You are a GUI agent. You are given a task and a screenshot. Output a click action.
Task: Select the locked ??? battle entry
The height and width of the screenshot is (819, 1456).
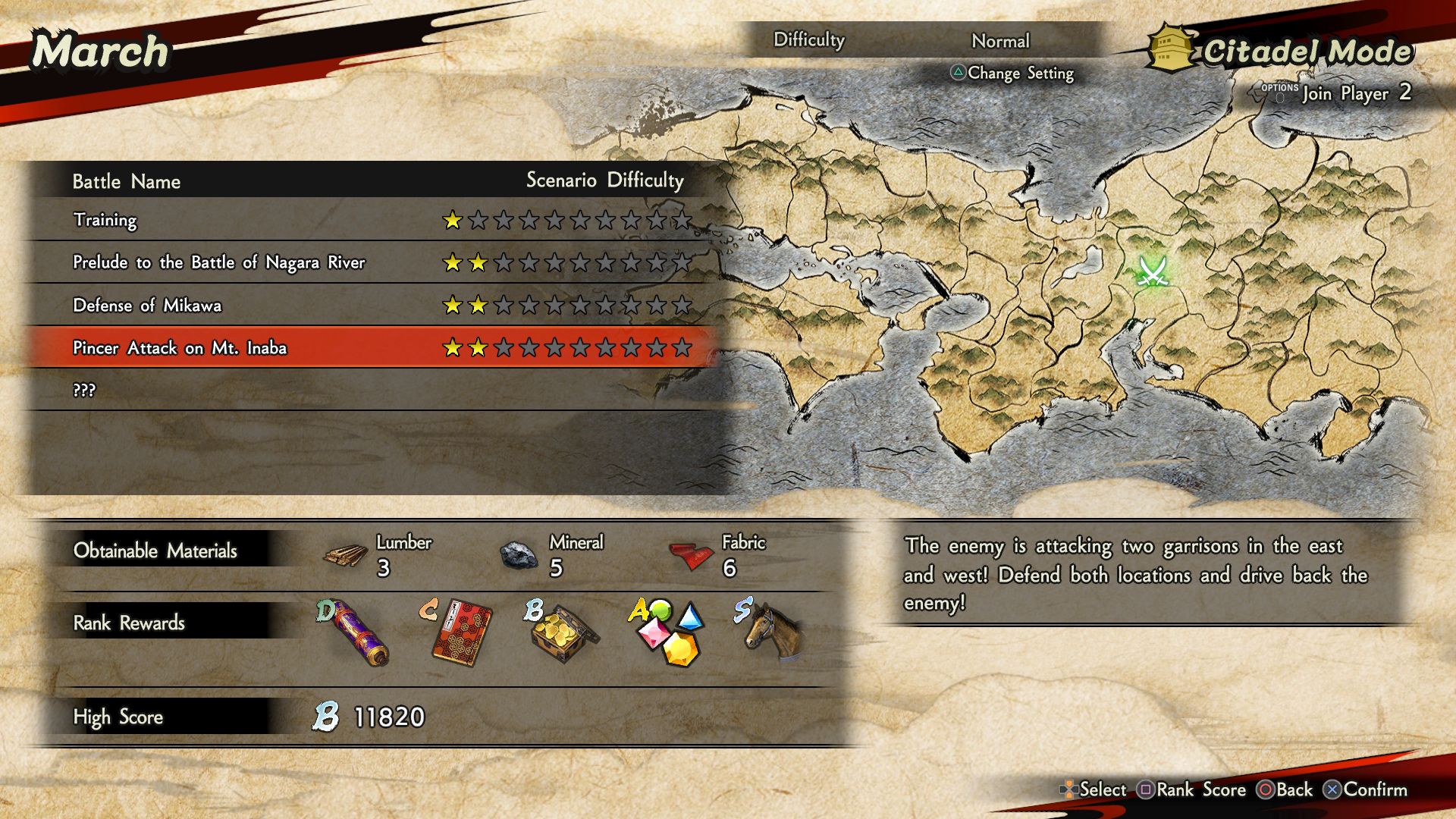pos(84,390)
